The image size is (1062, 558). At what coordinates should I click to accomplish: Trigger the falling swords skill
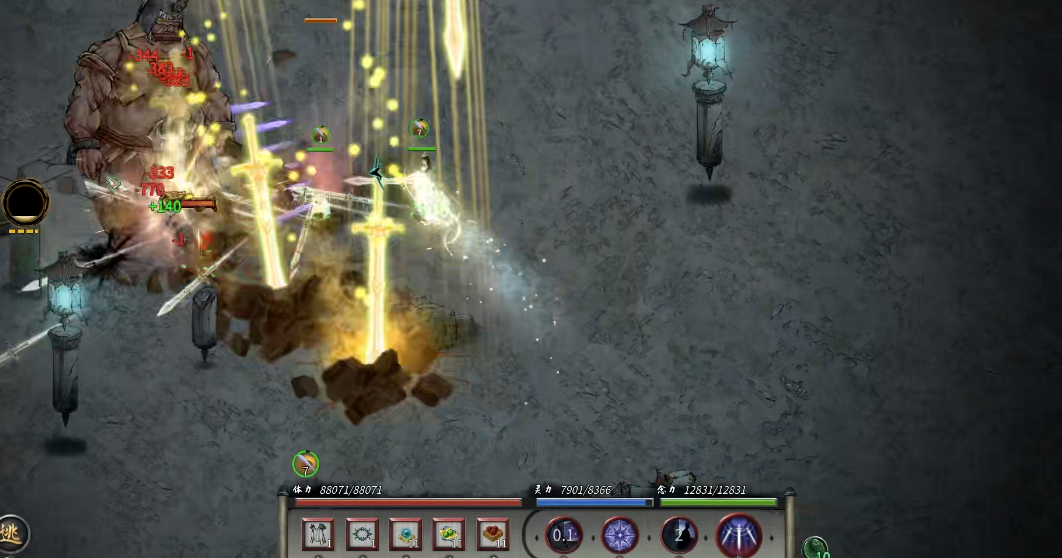tap(740, 535)
